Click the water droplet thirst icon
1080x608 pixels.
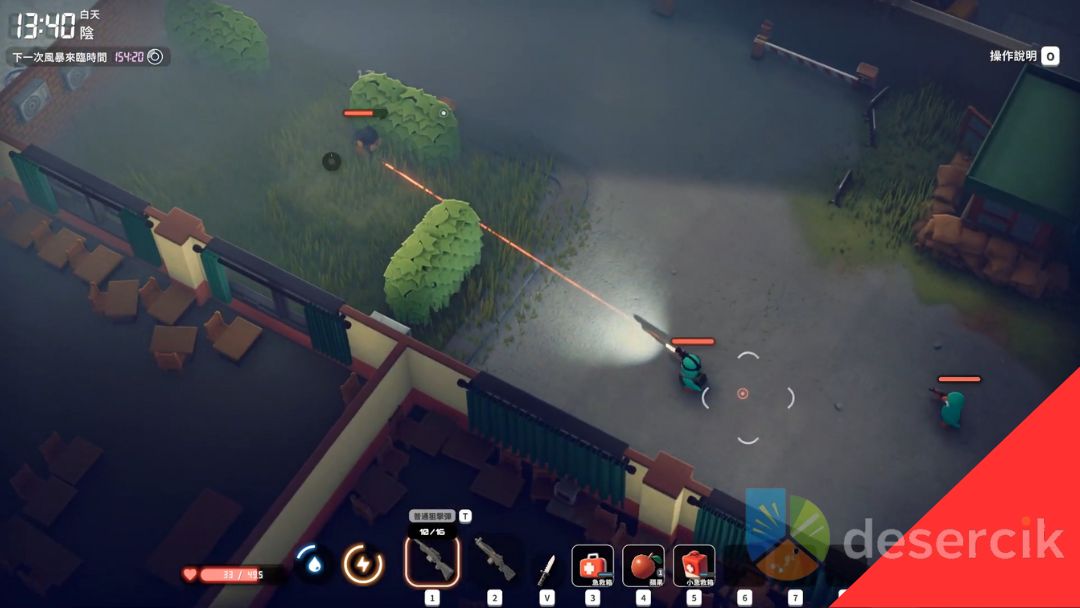click(x=314, y=563)
